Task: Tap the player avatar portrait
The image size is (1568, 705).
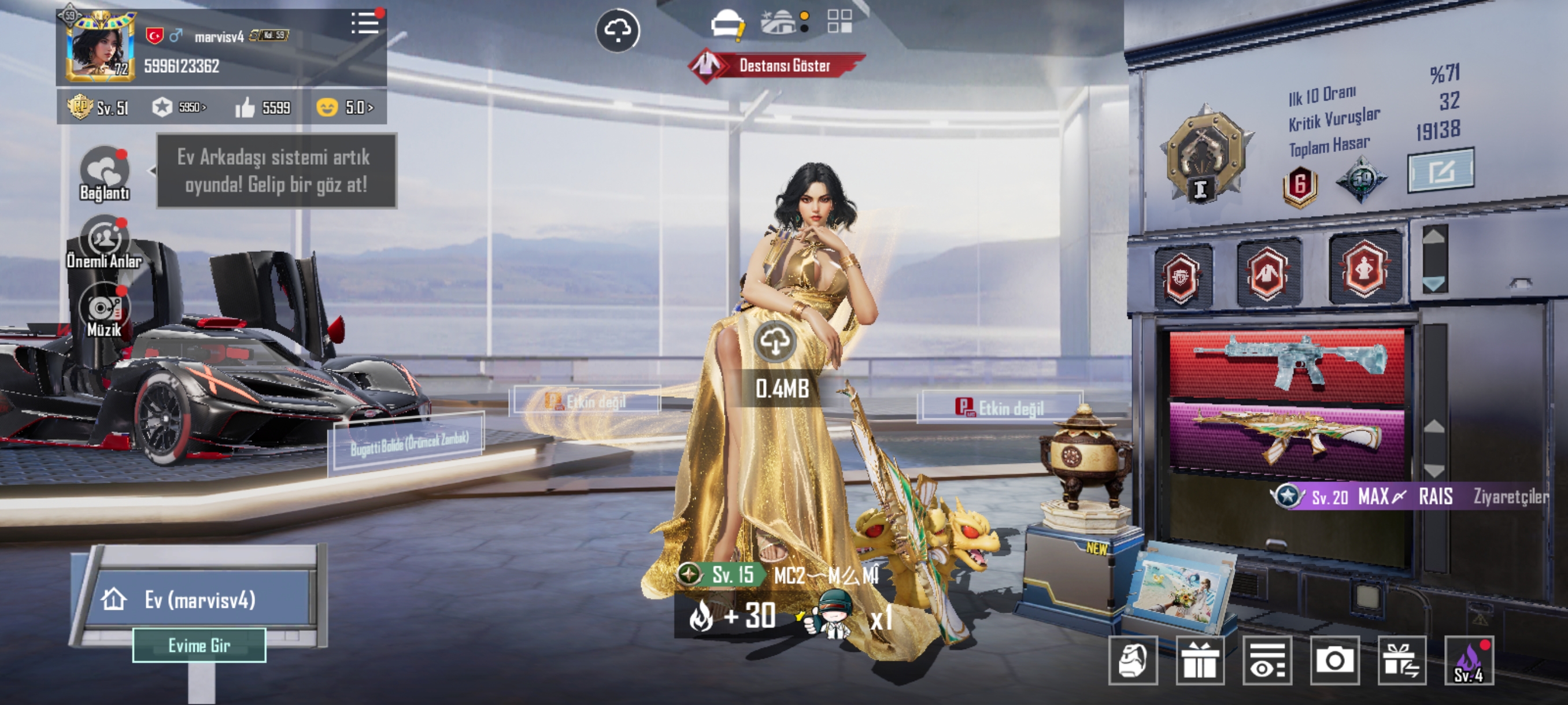Action: pos(99,47)
